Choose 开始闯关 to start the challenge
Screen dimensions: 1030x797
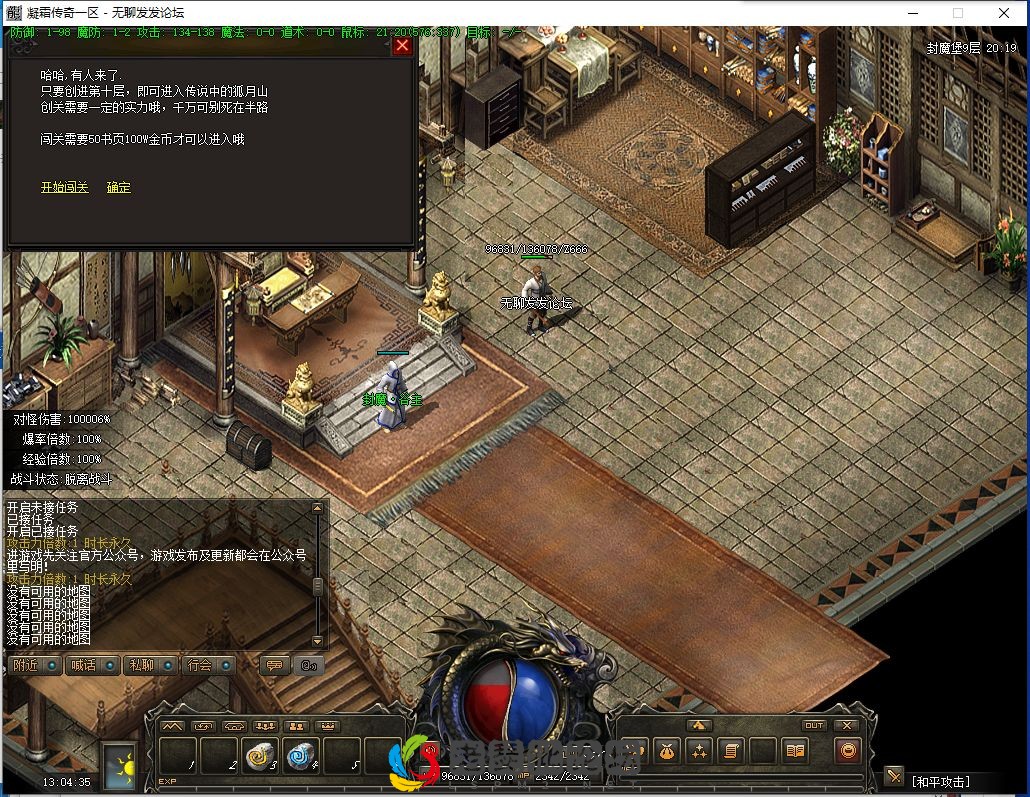click(65, 187)
